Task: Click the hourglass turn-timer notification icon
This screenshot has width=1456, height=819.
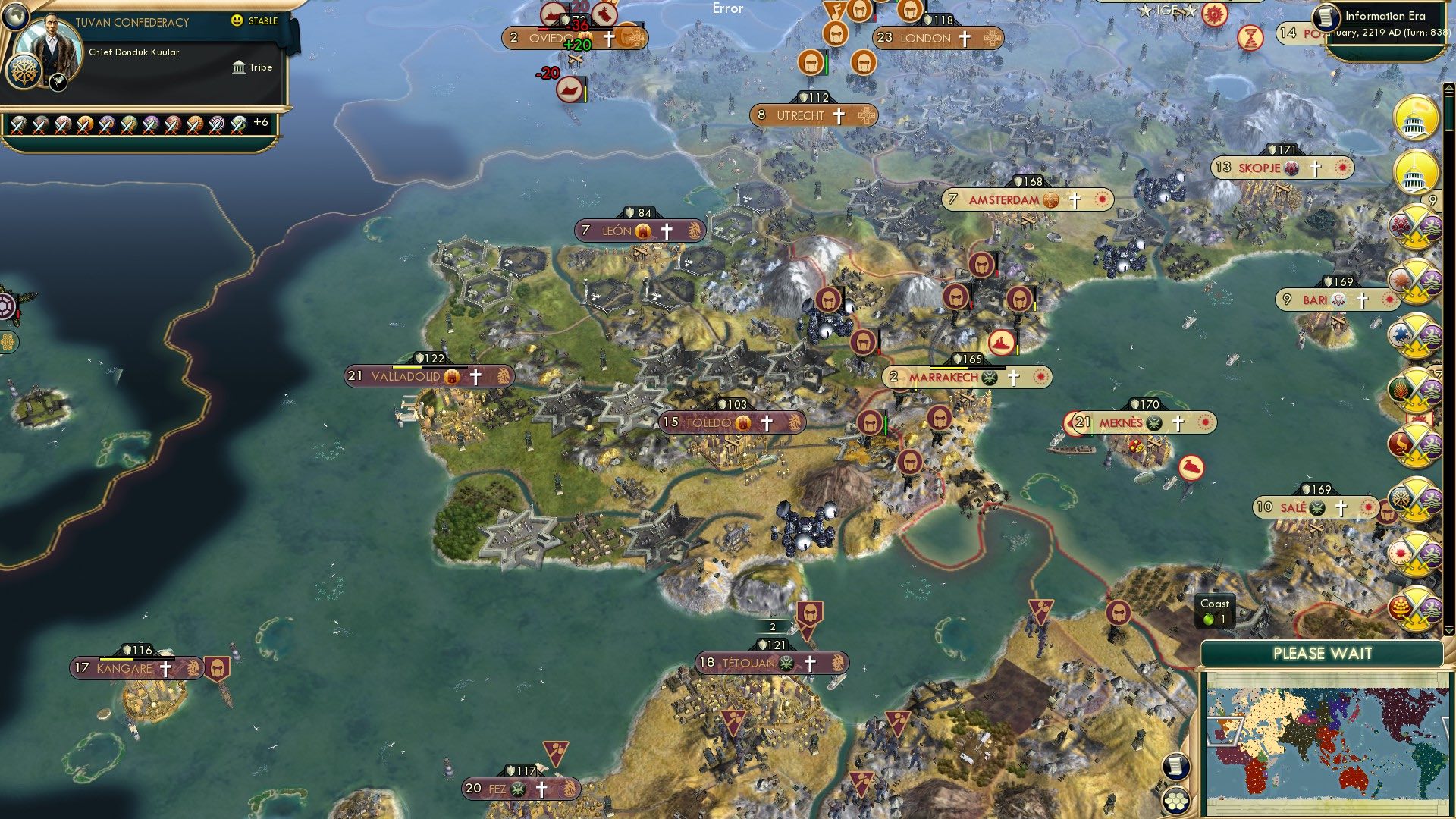Action: click(1249, 38)
